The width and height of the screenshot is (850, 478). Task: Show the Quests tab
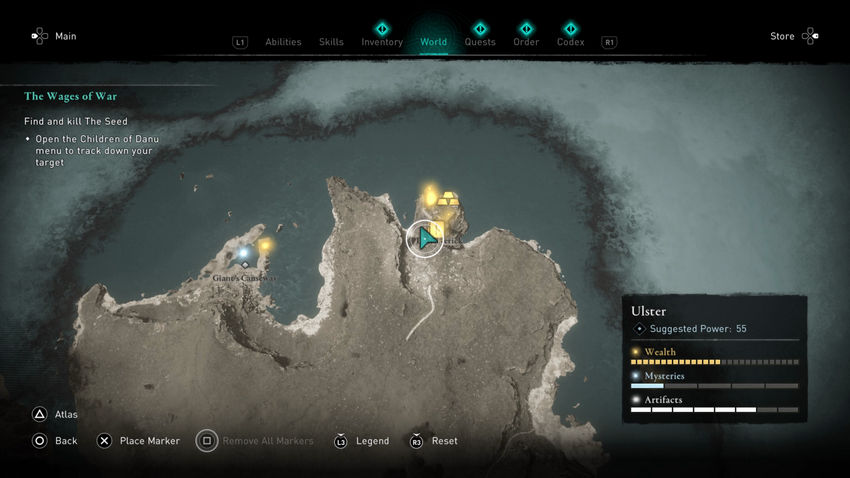pos(480,42)
